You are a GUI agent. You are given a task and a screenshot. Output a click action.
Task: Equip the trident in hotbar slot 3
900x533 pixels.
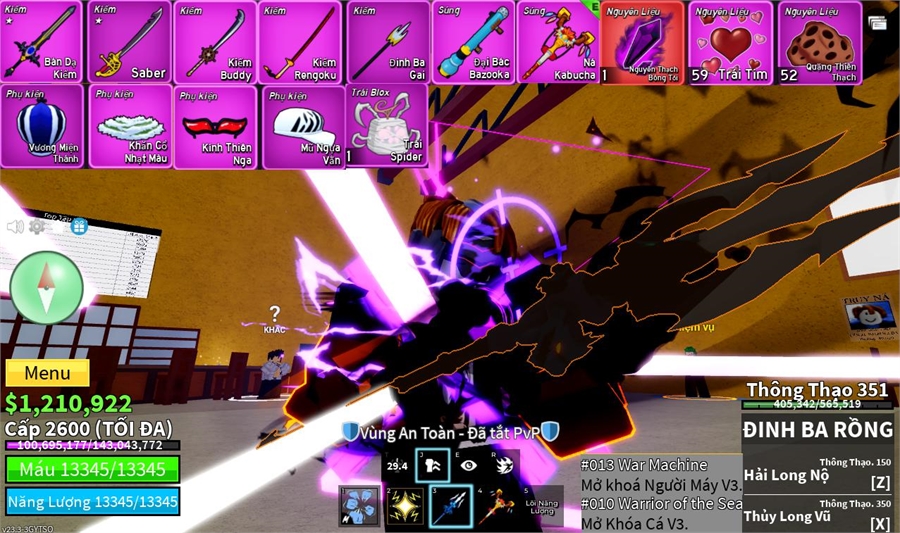coord(450,506)
